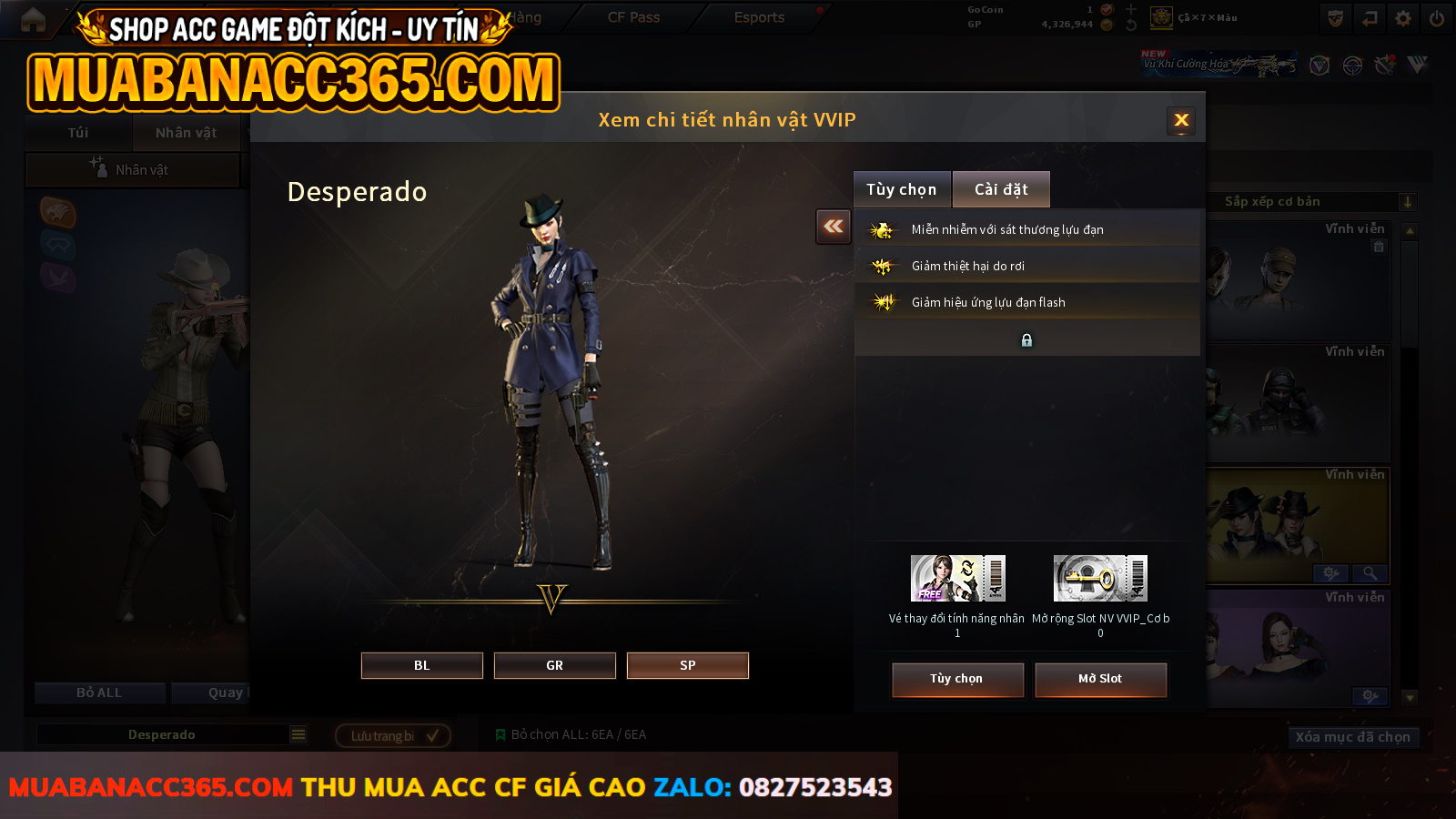The height and width of the screenshot is (819, 1456).
Task: Click the Tùy chọn button at bottom
Action: tap(956, 679)
